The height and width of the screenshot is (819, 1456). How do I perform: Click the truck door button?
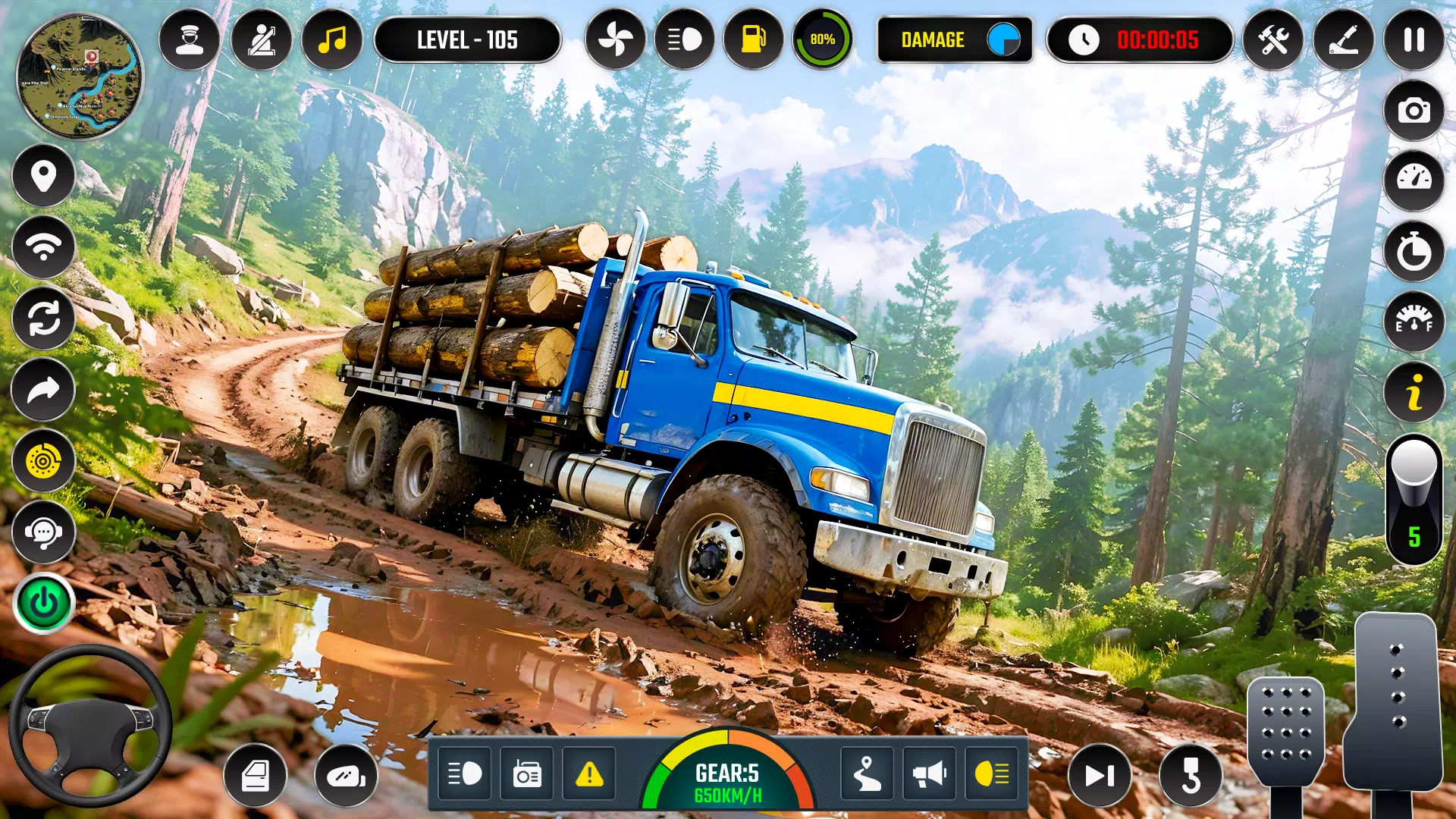255,776
